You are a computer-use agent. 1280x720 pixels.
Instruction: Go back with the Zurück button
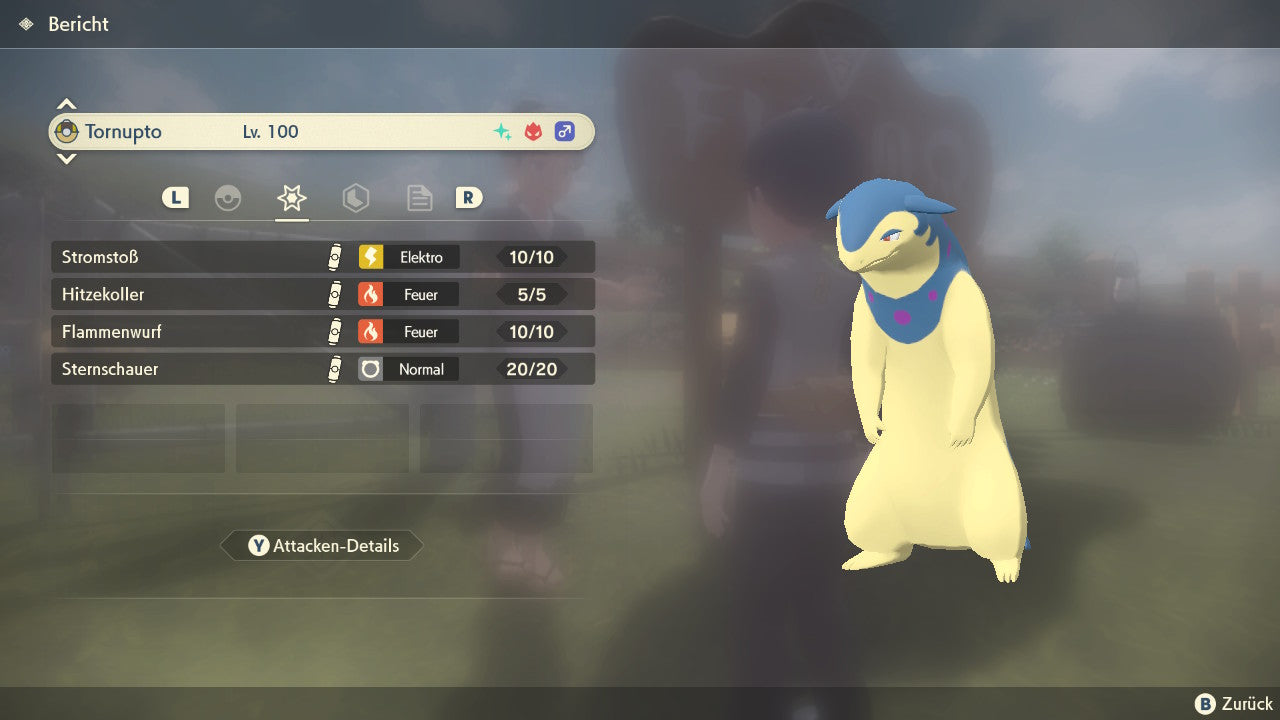(x=1234, y=704)
